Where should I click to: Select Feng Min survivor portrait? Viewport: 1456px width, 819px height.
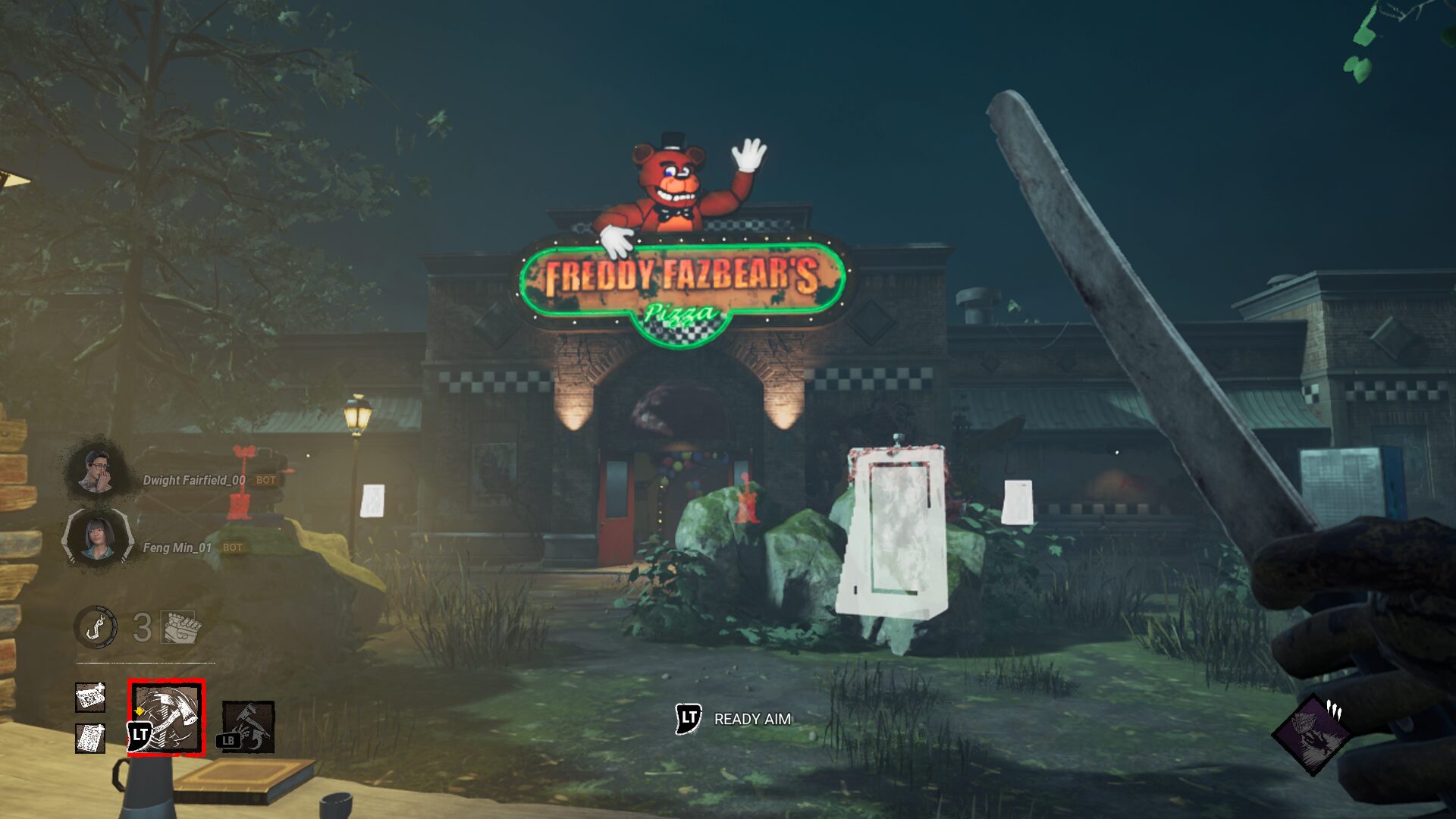97,537
